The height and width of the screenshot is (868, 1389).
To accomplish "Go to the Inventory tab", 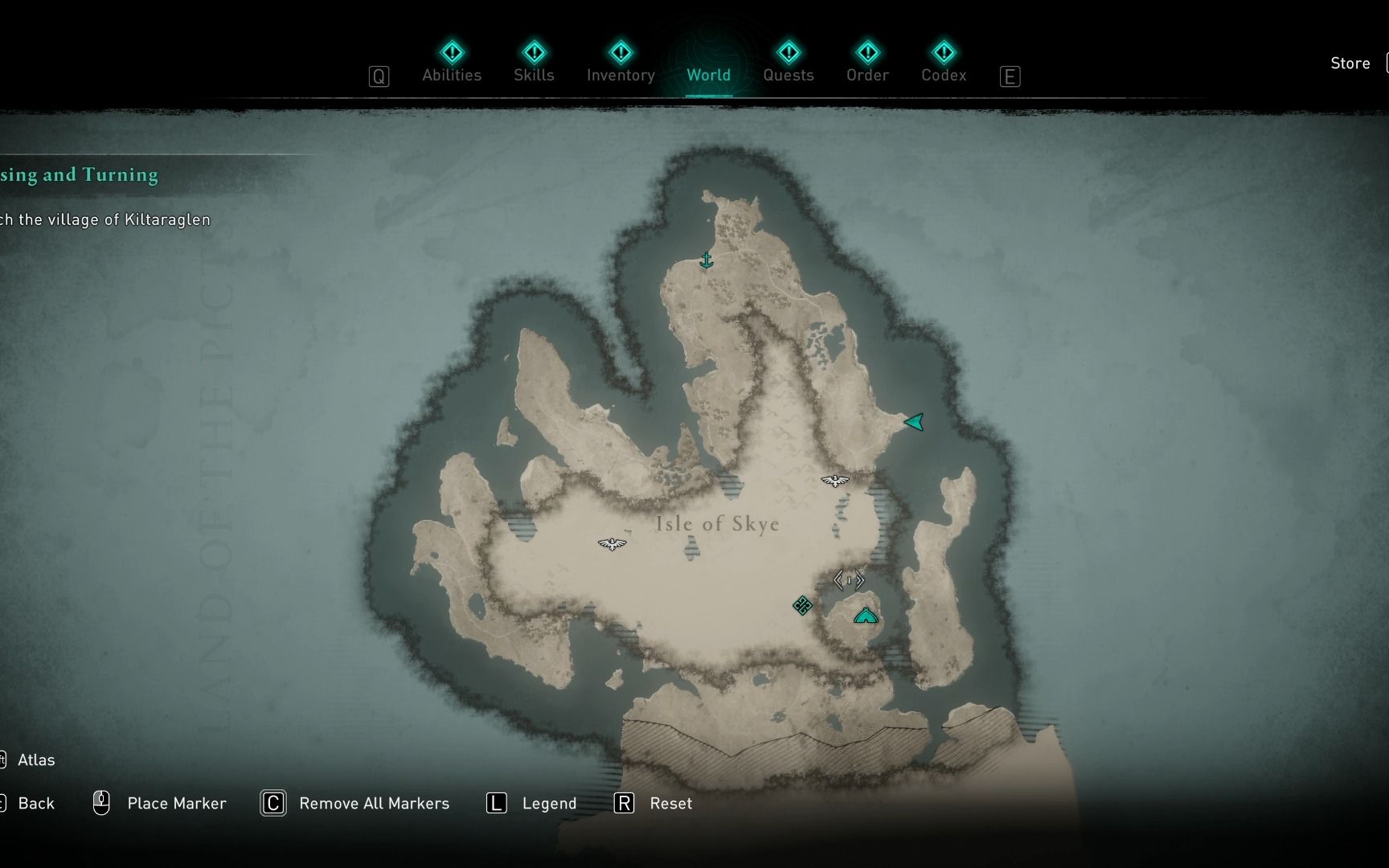I will [621, 64].
